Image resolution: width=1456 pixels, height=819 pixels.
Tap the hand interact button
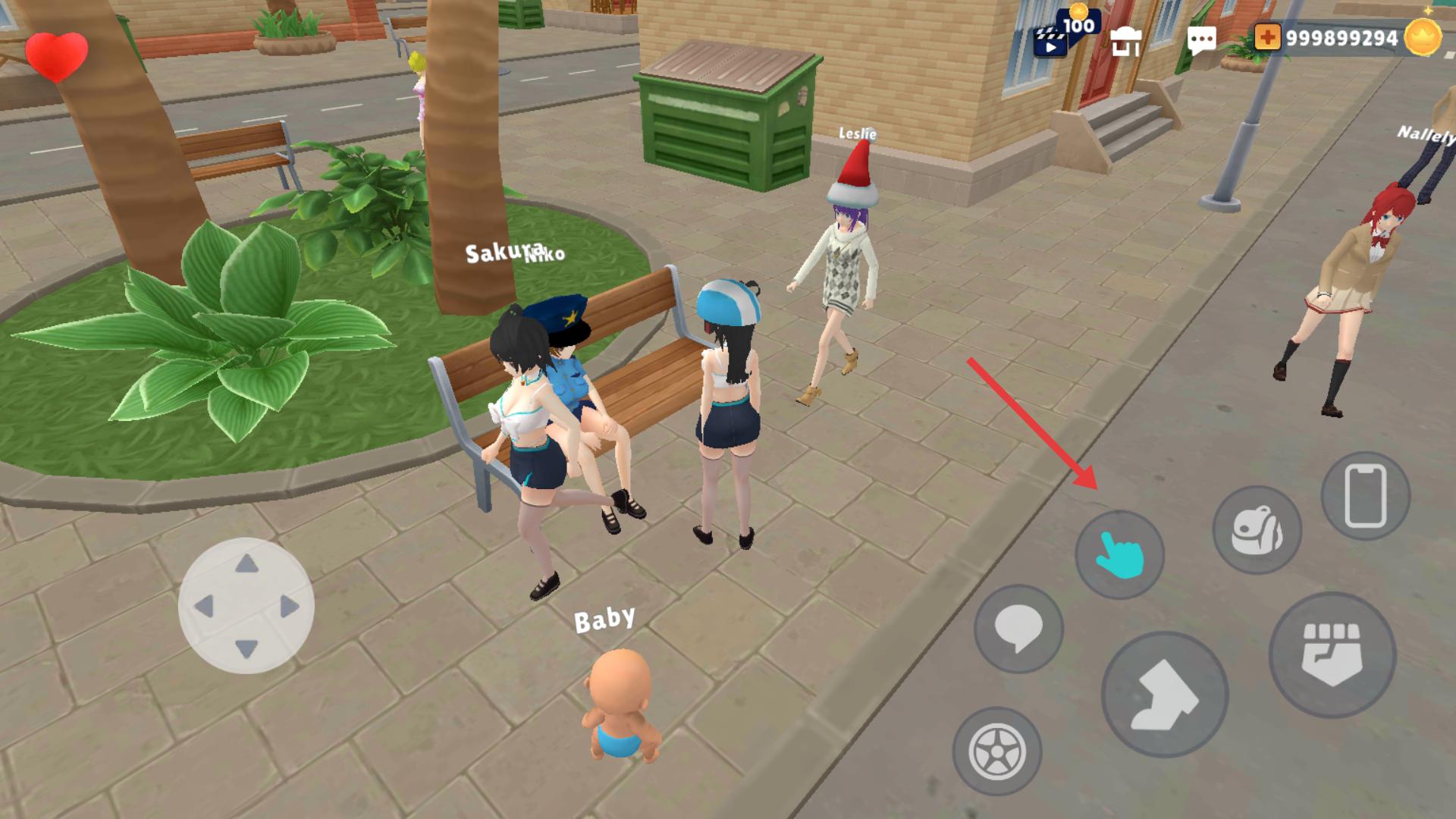point(1119,555)
